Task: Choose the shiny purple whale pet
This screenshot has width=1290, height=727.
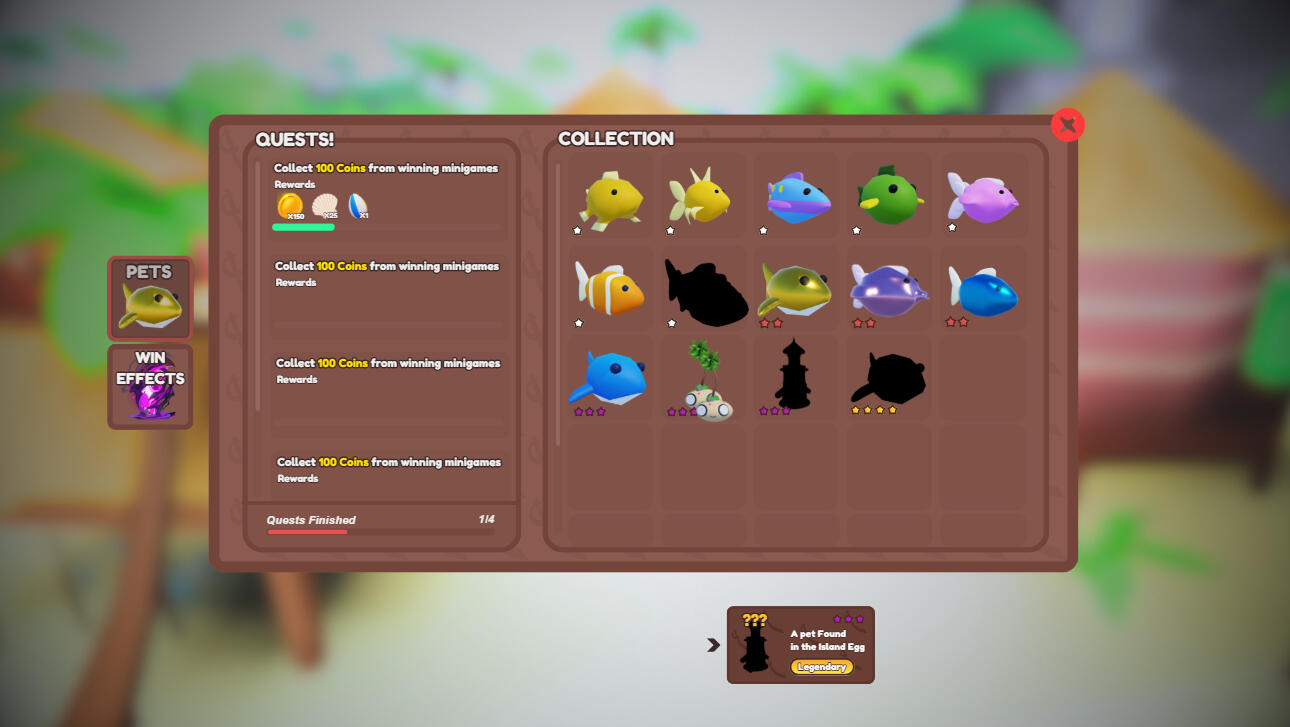Action: tap(889, 289)
